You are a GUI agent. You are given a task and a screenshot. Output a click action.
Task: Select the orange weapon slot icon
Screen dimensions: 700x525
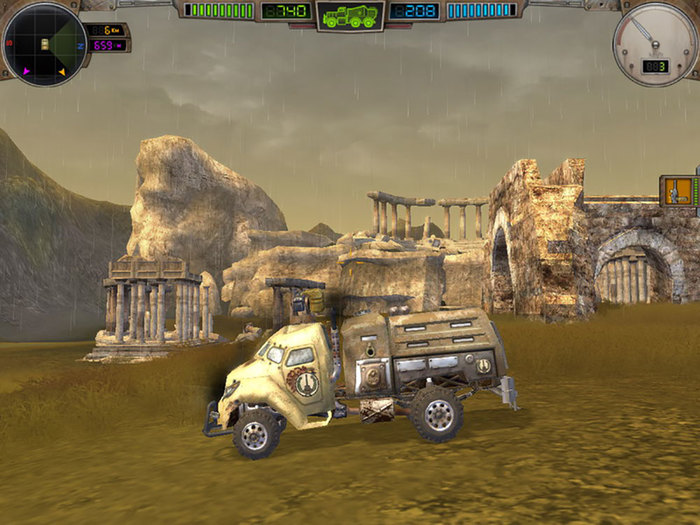(x=678, y=190)
